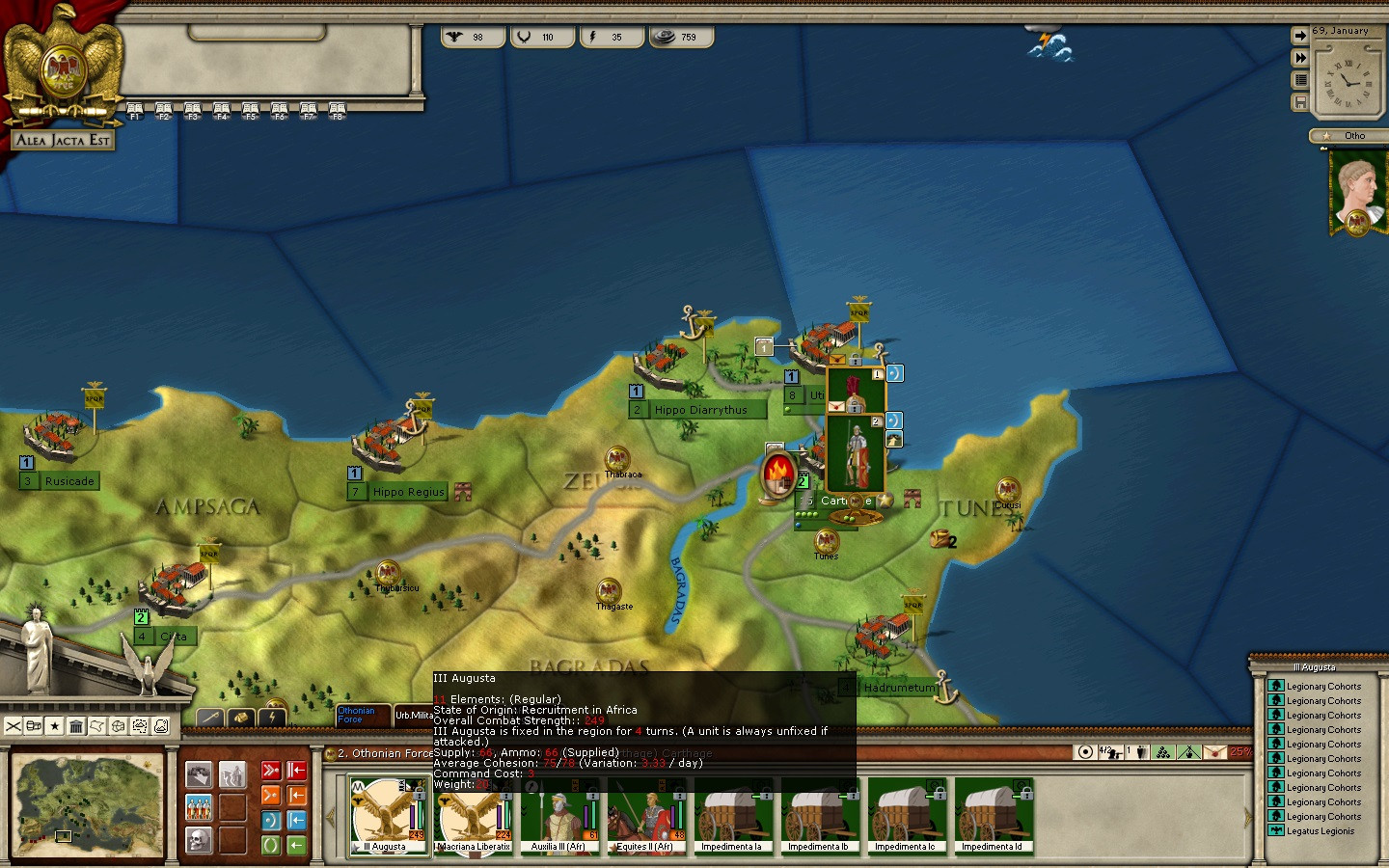The image size is (1389, 868).
Task: Open the ledger list button by the clock
Action: [1300, 80]
